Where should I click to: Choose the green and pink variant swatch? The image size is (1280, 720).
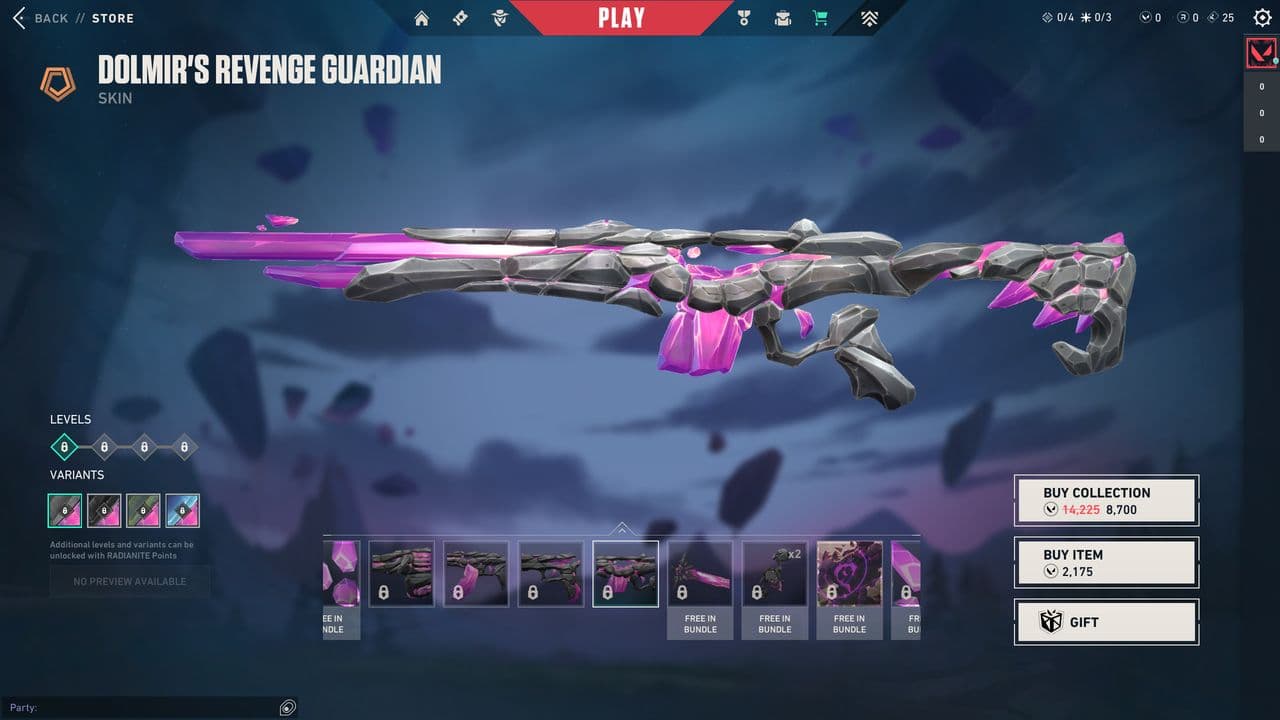143,510
